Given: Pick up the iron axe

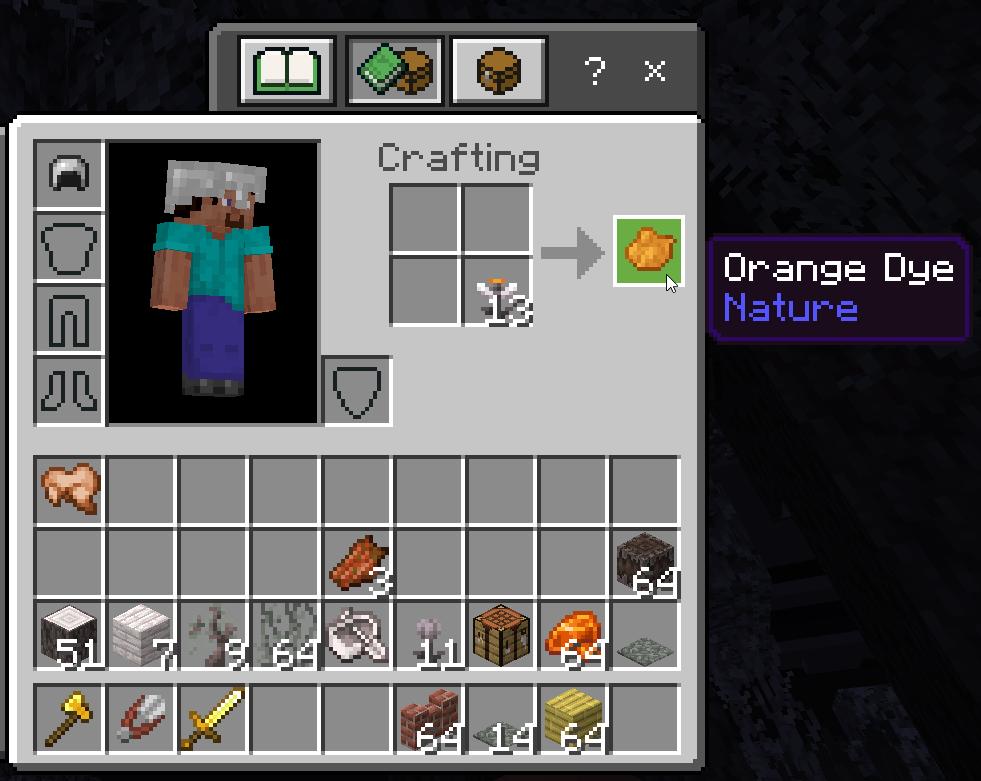Looking at the screenshot, I should point(357,635).
